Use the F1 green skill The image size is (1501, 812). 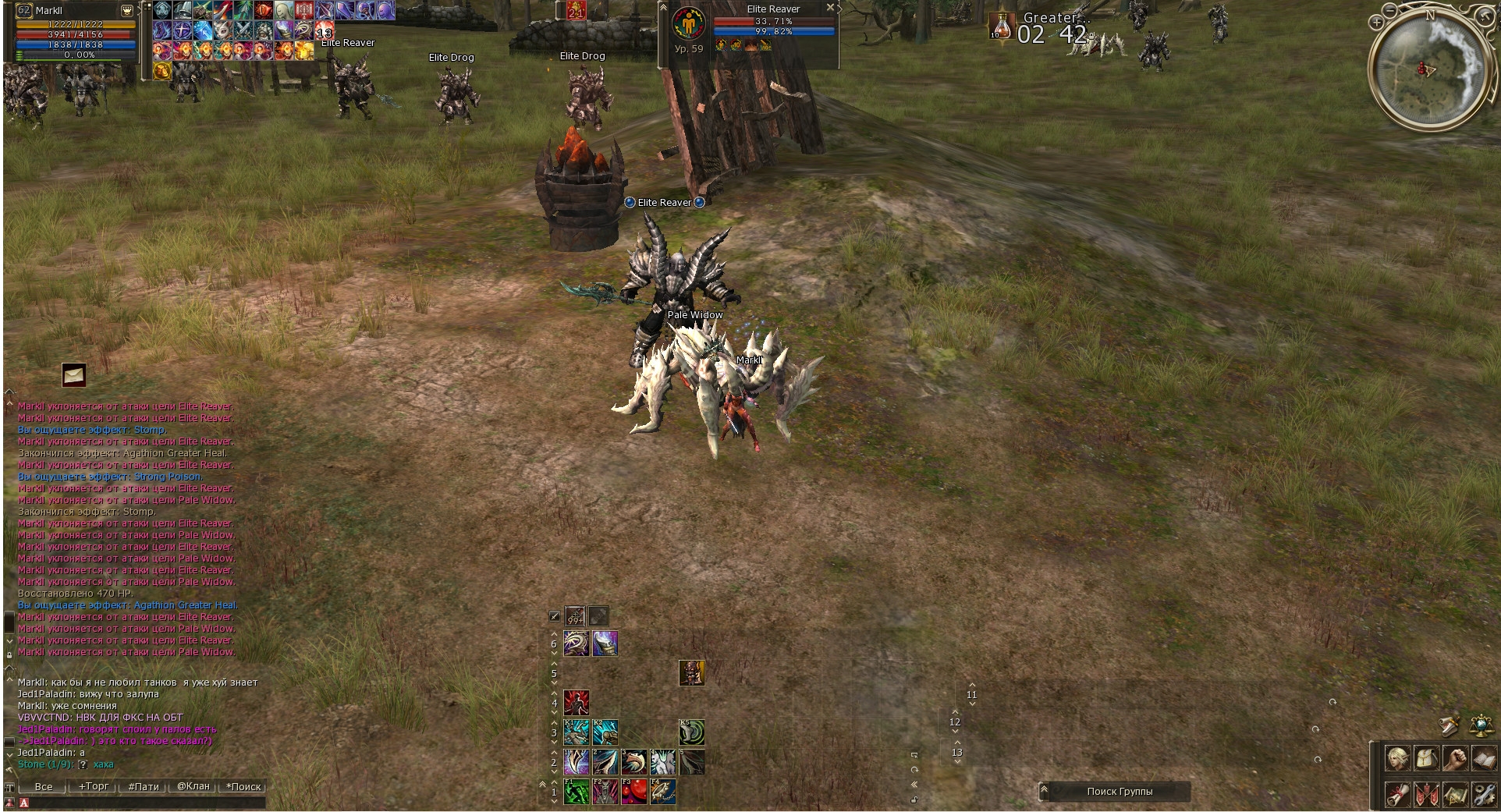[x=576, y=792]
